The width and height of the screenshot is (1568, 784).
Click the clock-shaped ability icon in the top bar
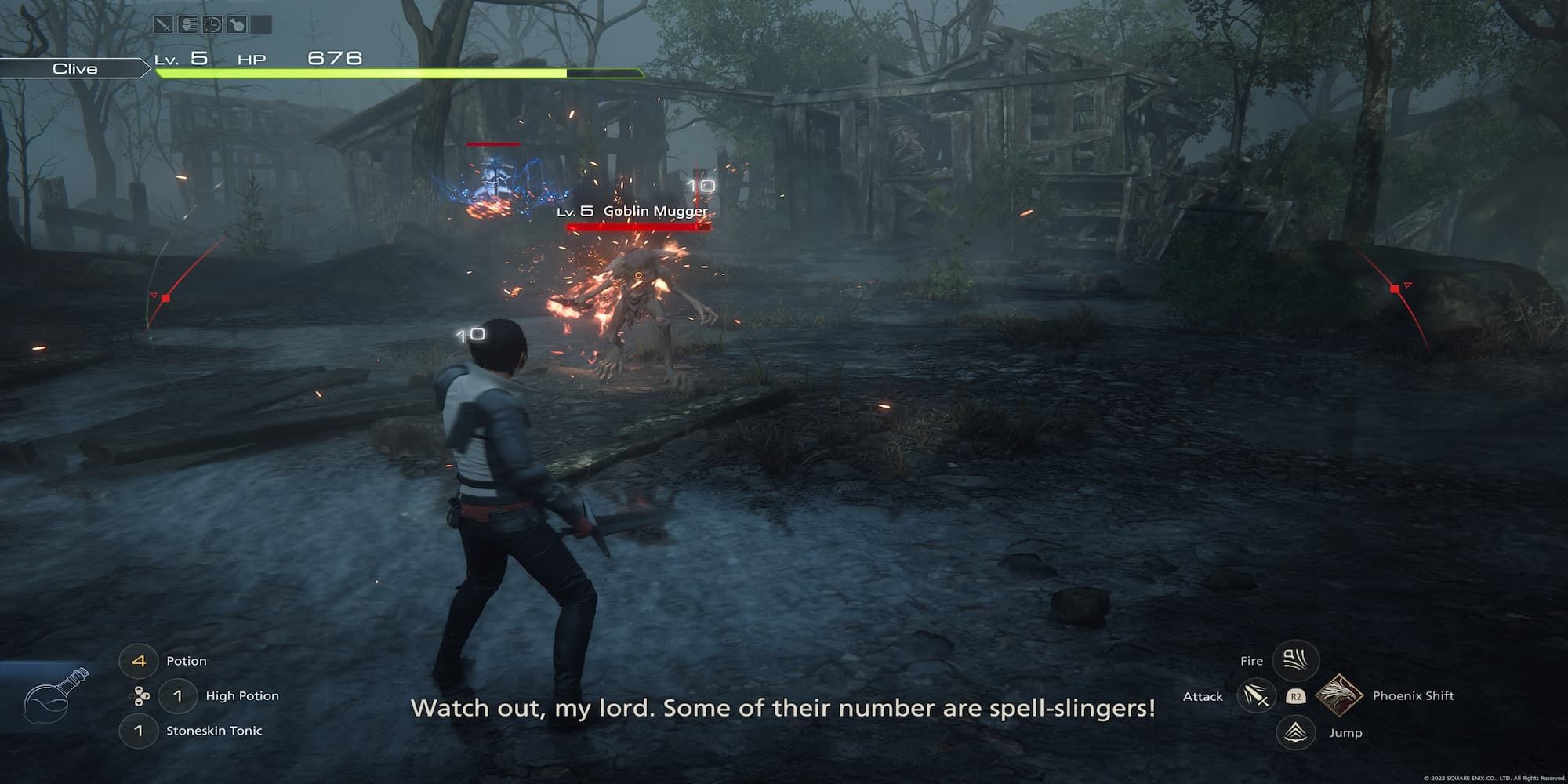coord(212,24)
